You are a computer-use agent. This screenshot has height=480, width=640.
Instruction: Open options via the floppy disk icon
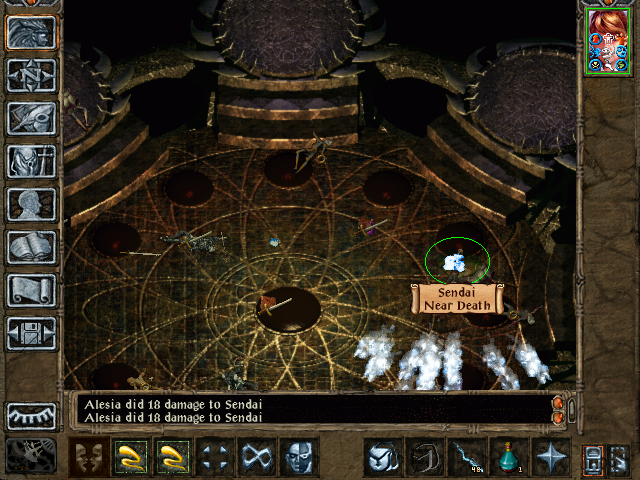click(x=32, y=333)
